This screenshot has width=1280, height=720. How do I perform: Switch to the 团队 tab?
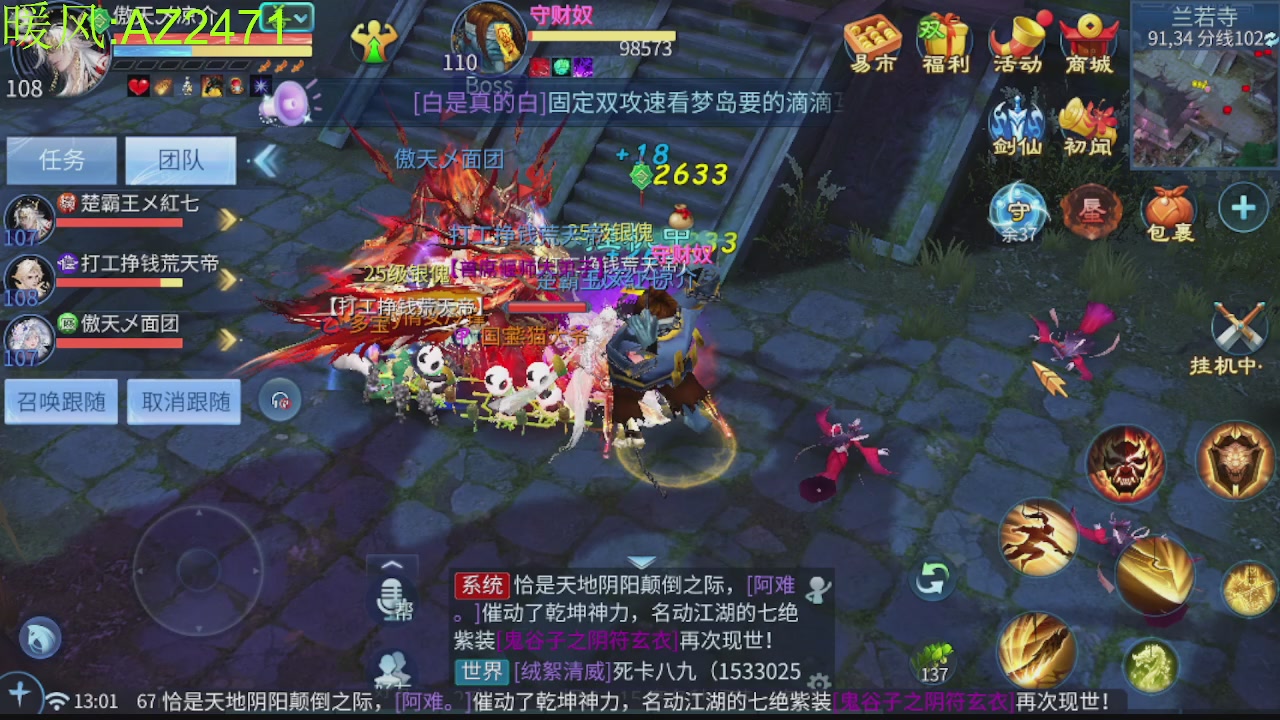click(181, 160)
